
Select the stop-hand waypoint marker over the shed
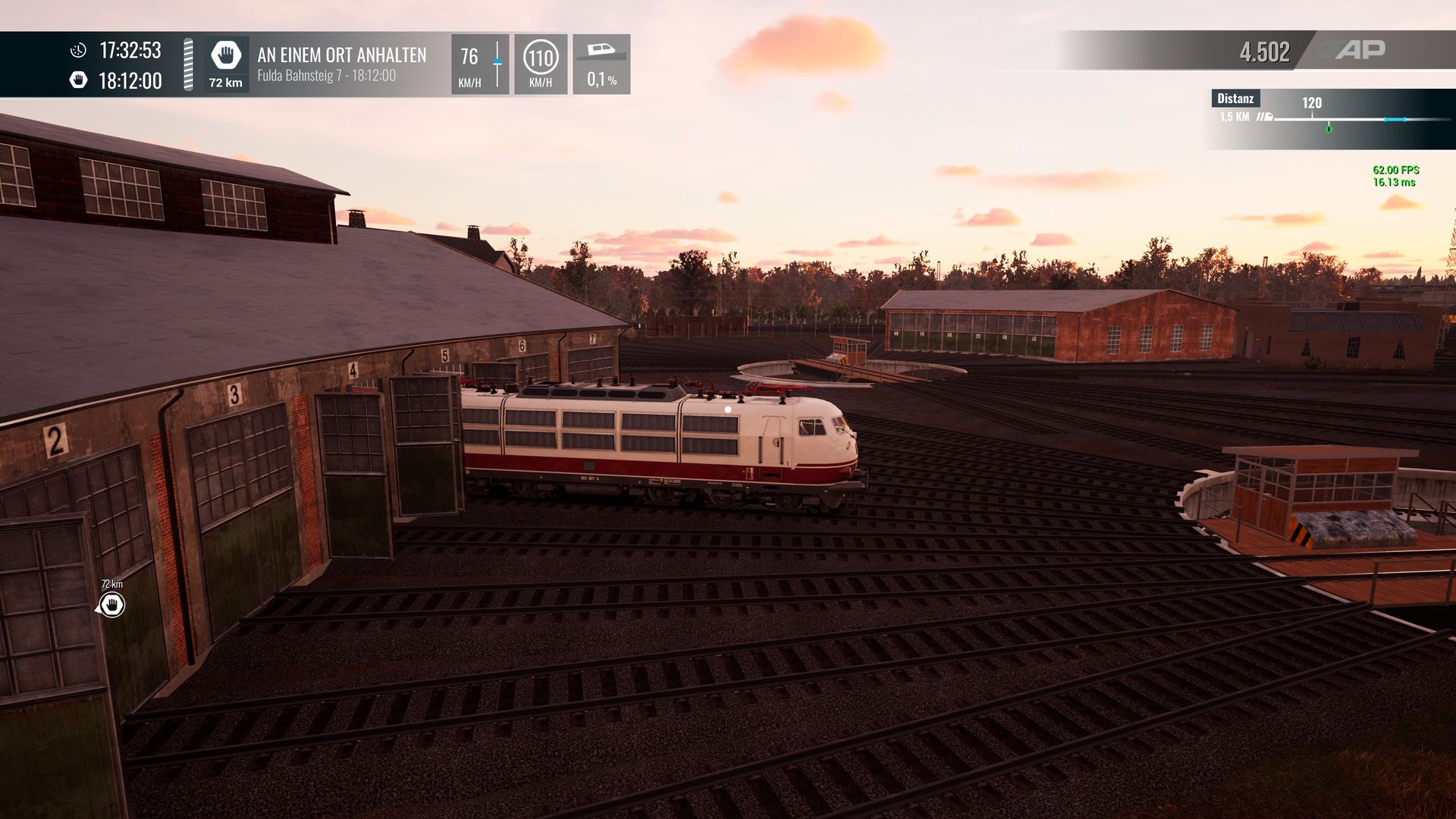click(112, 604)
